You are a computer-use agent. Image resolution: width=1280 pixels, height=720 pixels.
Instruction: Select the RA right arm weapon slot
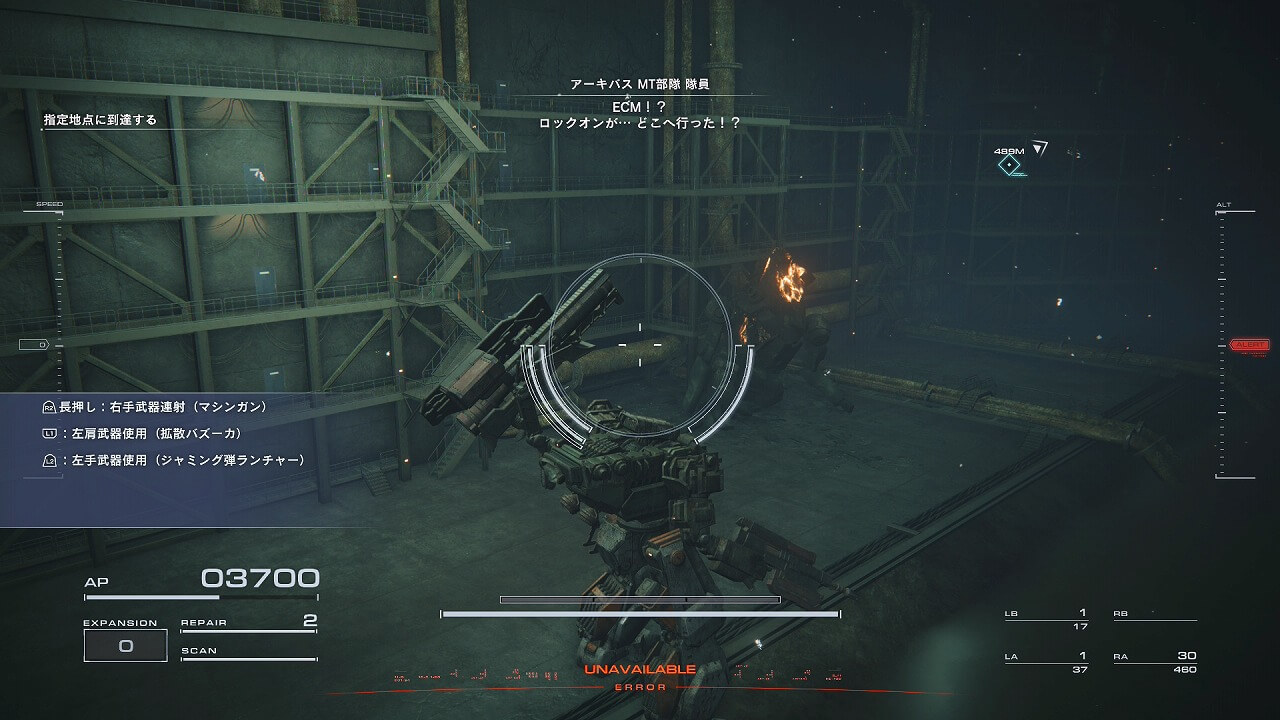coord(1155,662)
